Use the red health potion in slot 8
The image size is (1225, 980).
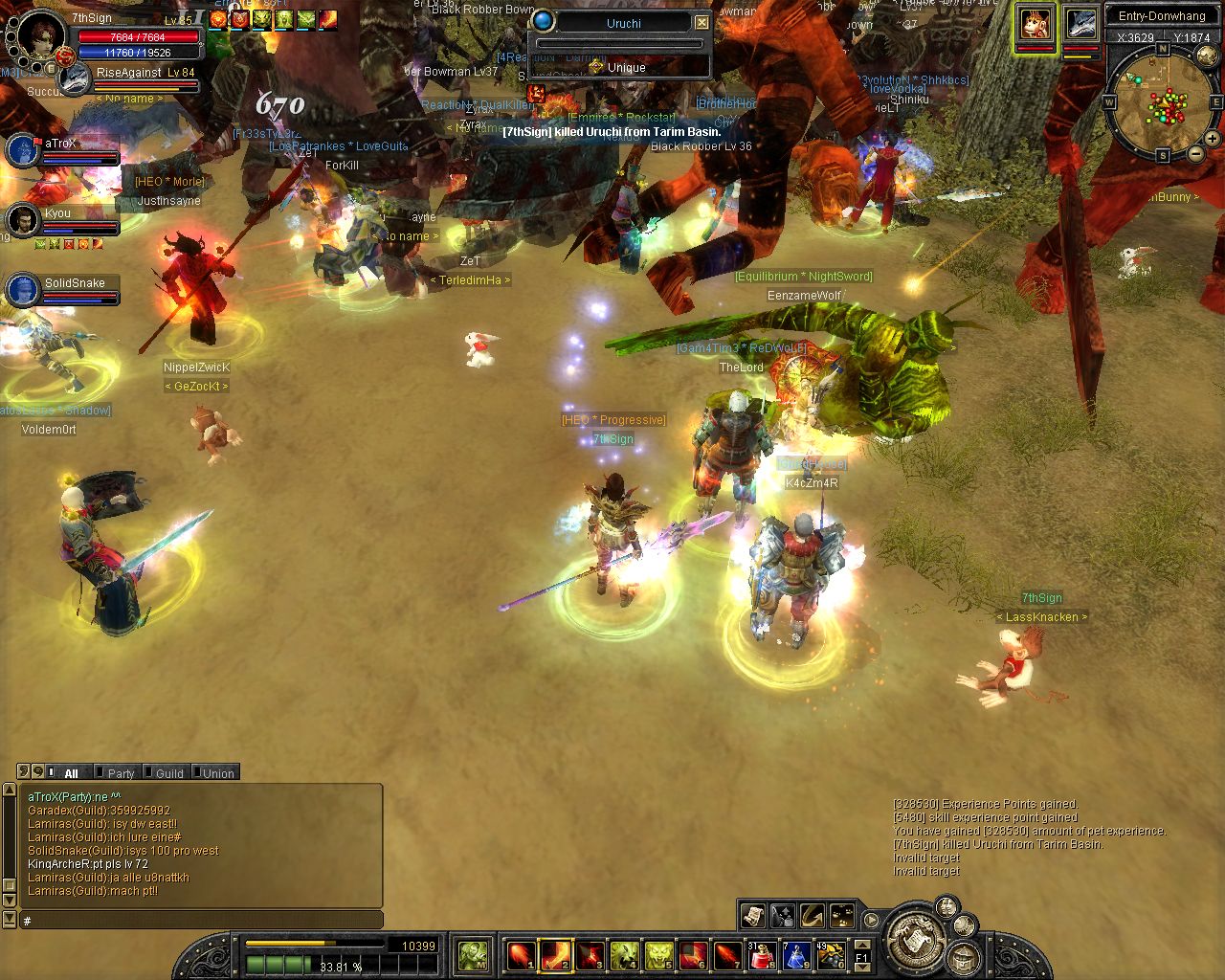tap(762, 954)
